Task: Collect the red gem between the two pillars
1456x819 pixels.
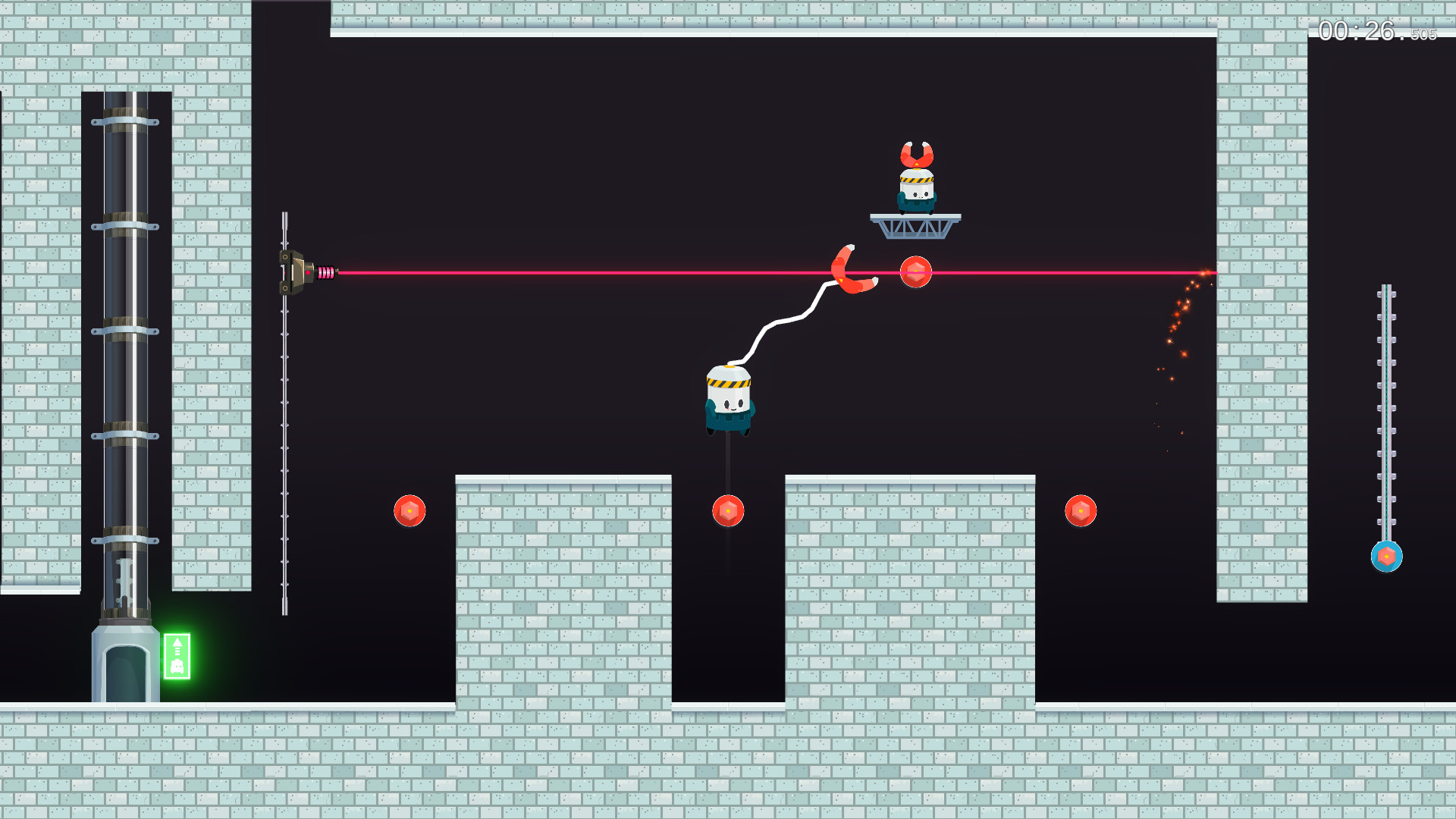Action: 730,511
